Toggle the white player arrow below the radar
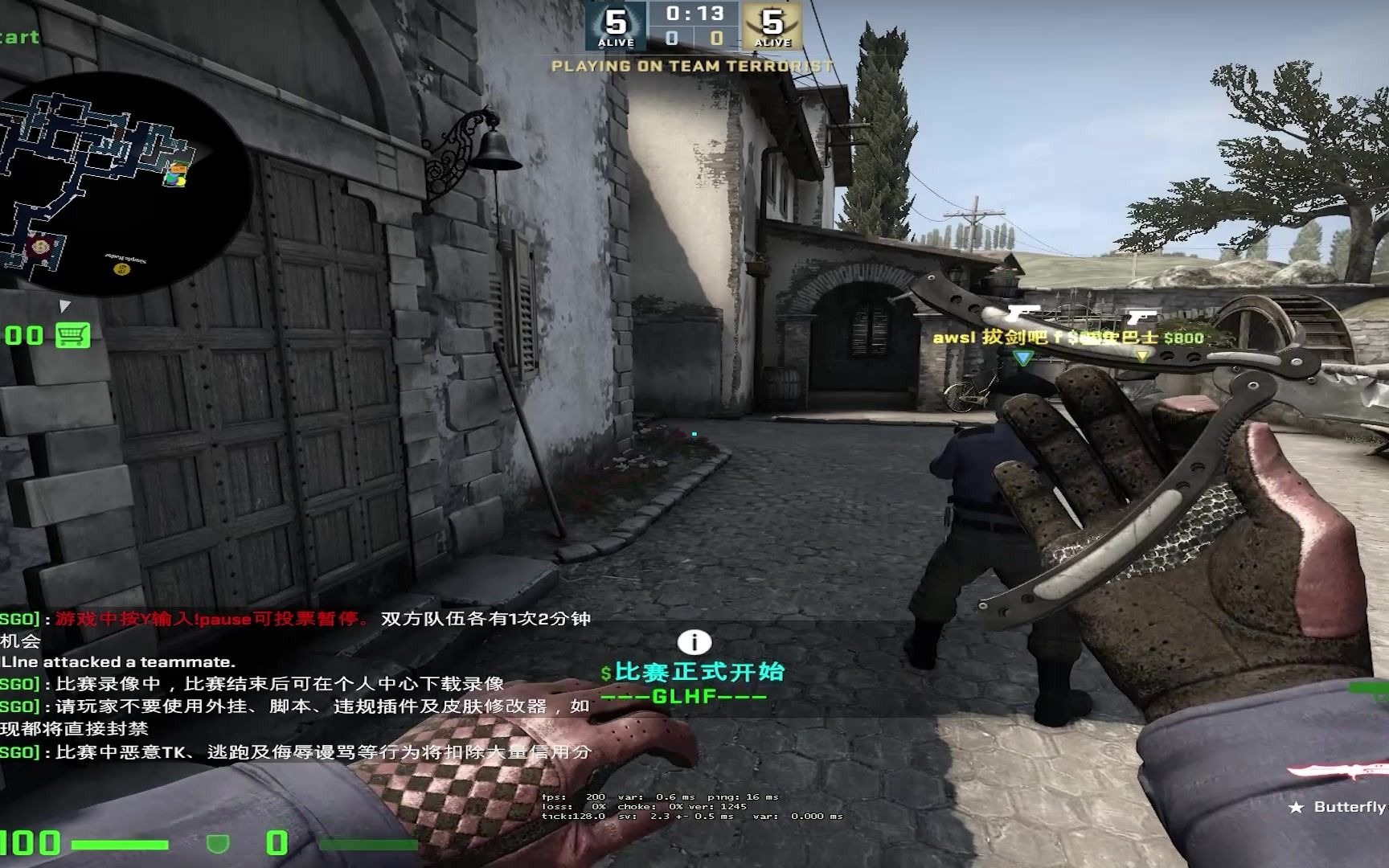Image resolution: width=1389 pixels, height=868 pixels. pyautogui.click(x=63, y=306)
